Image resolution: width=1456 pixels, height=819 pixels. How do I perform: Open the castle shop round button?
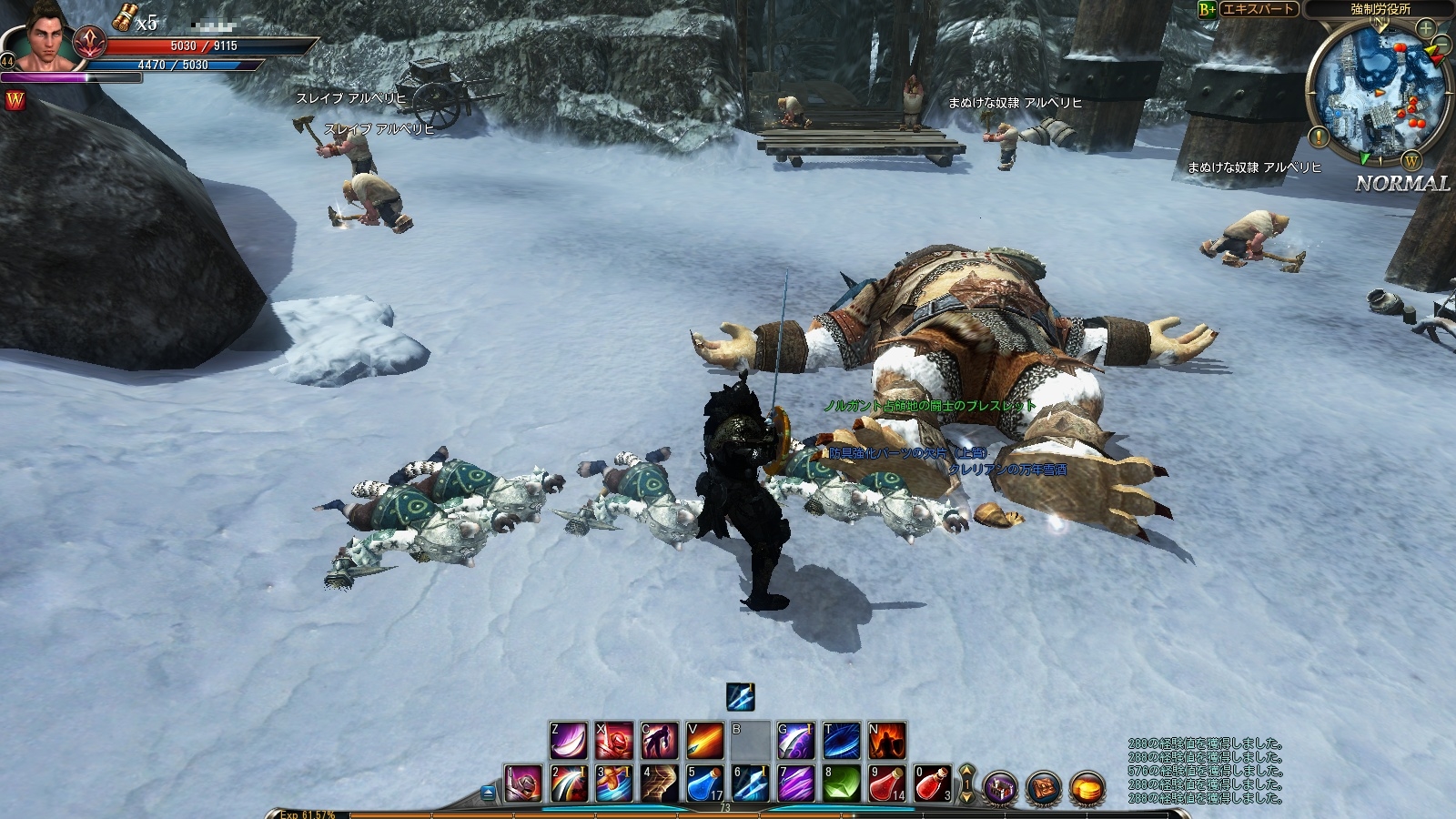(999, 786)
